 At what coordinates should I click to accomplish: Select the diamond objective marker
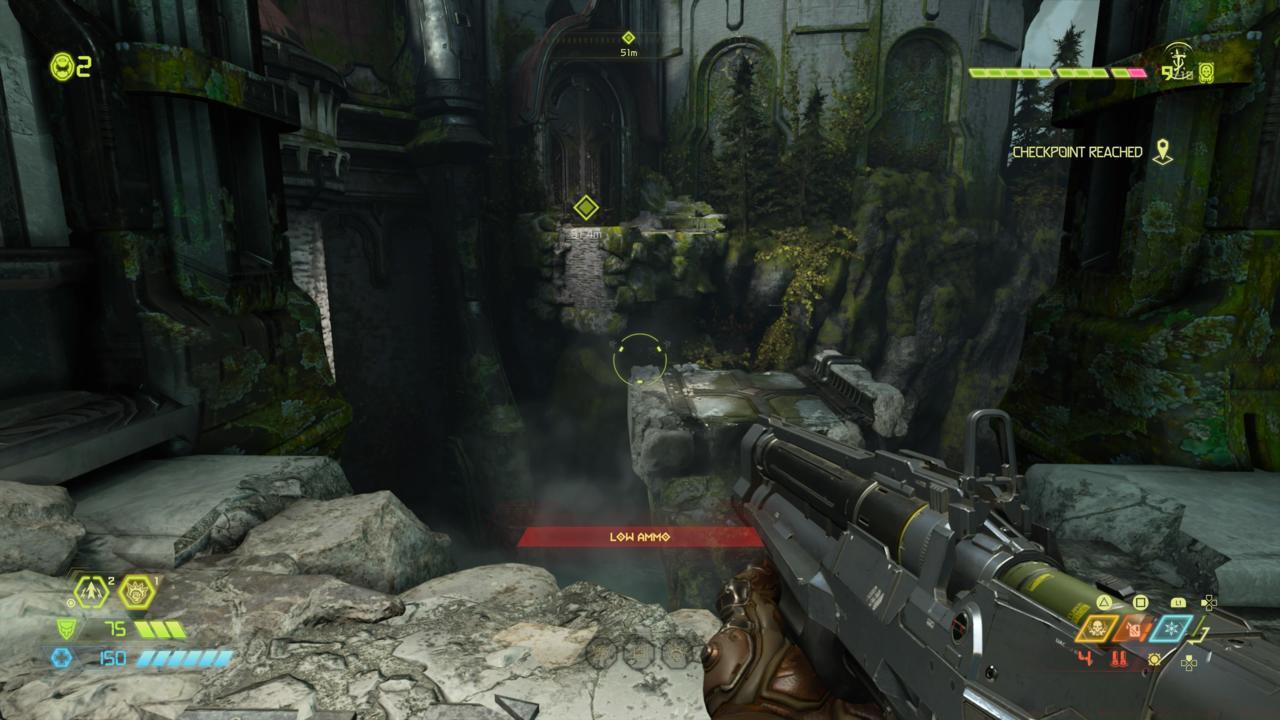point(586,208)
